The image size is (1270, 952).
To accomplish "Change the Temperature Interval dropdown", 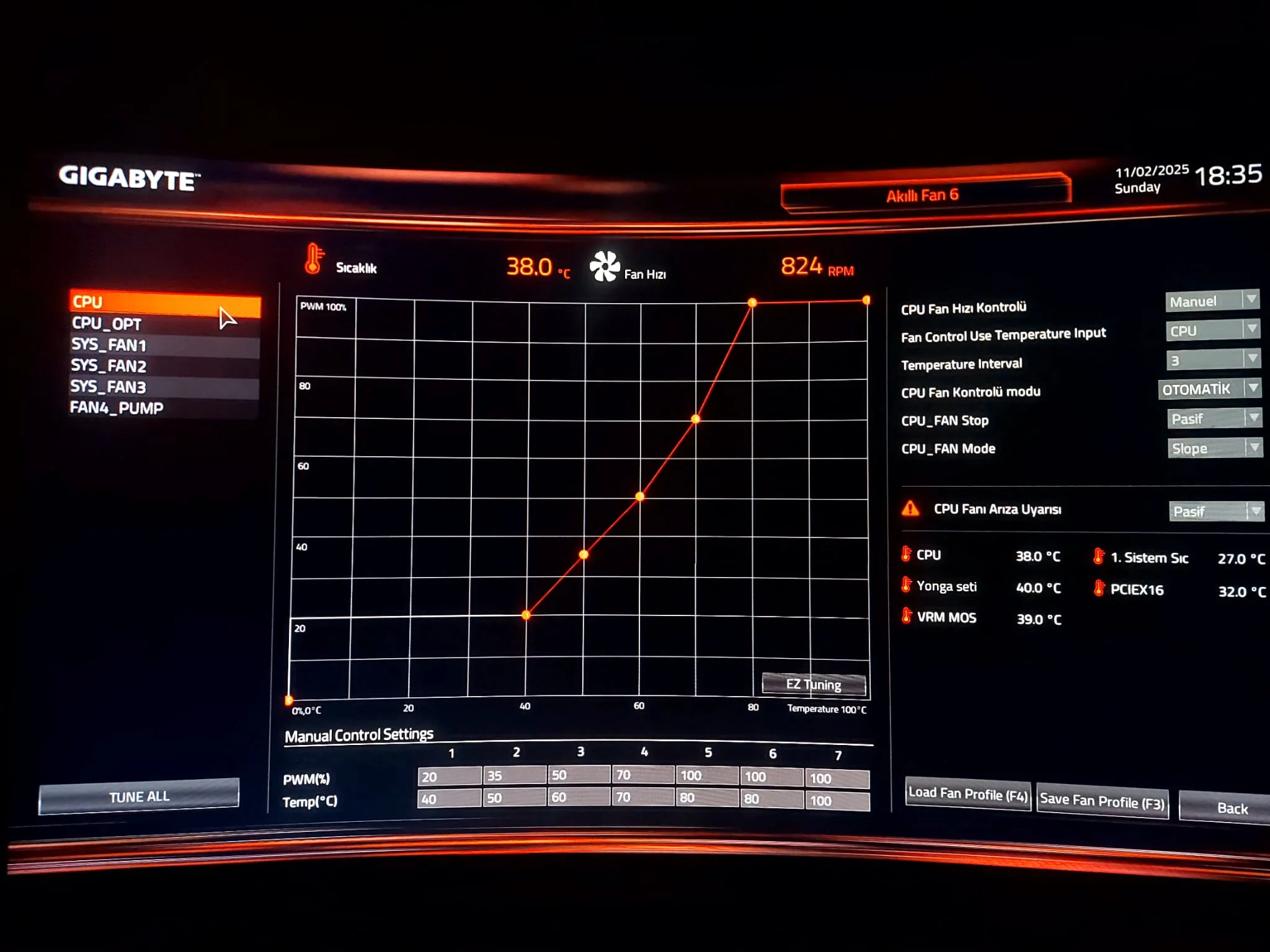I will (1212, 359).
